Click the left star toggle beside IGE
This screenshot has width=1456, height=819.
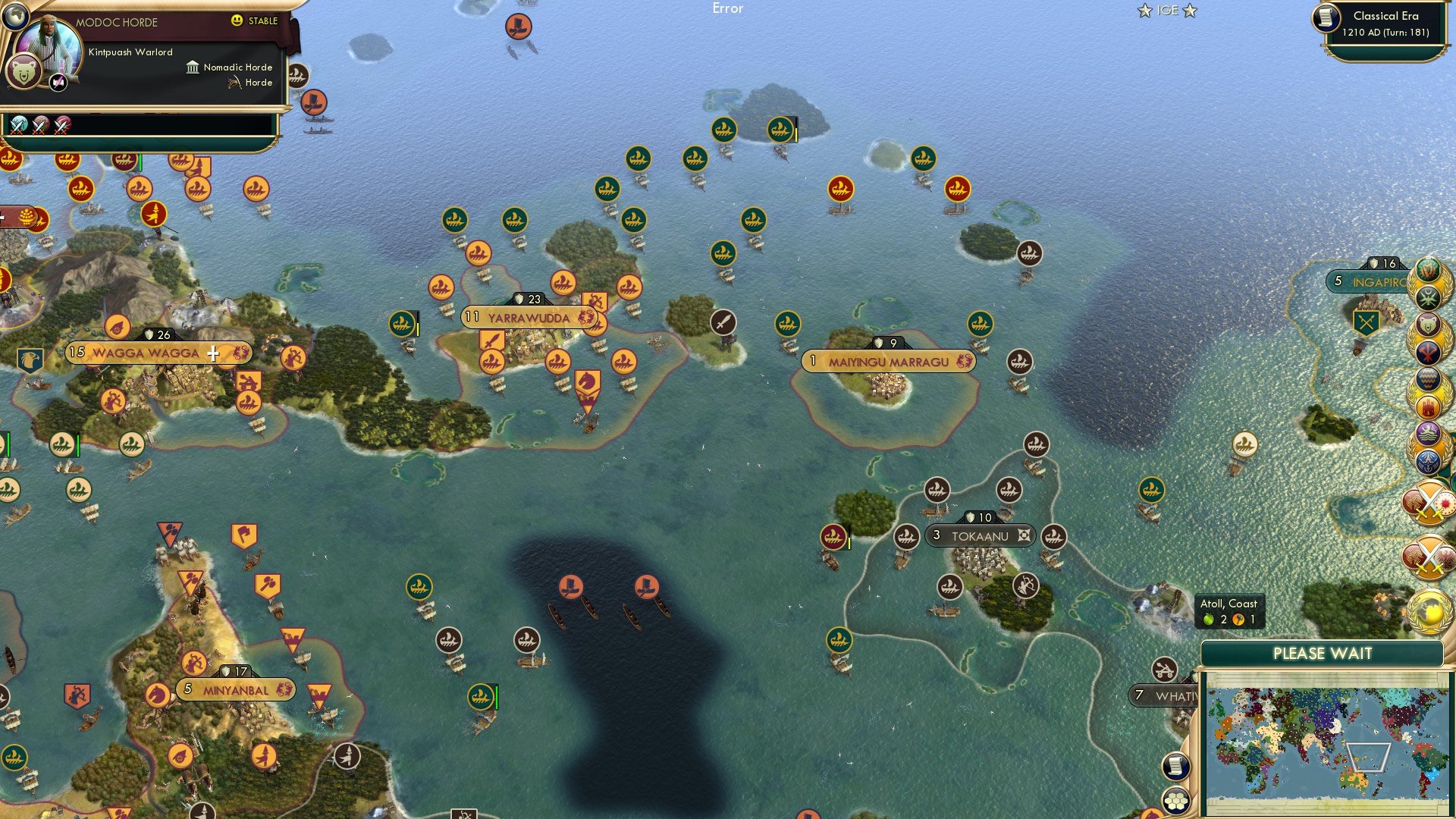pyautogui.click(x=1143, y=11)
